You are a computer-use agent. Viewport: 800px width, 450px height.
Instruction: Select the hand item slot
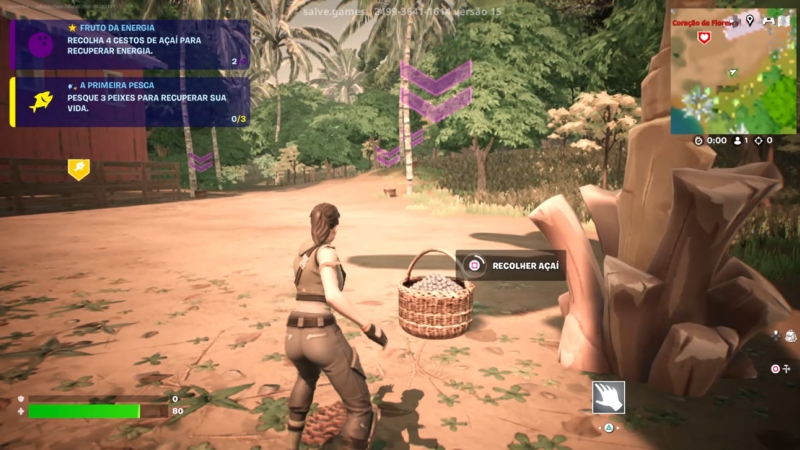pos(608,397)
